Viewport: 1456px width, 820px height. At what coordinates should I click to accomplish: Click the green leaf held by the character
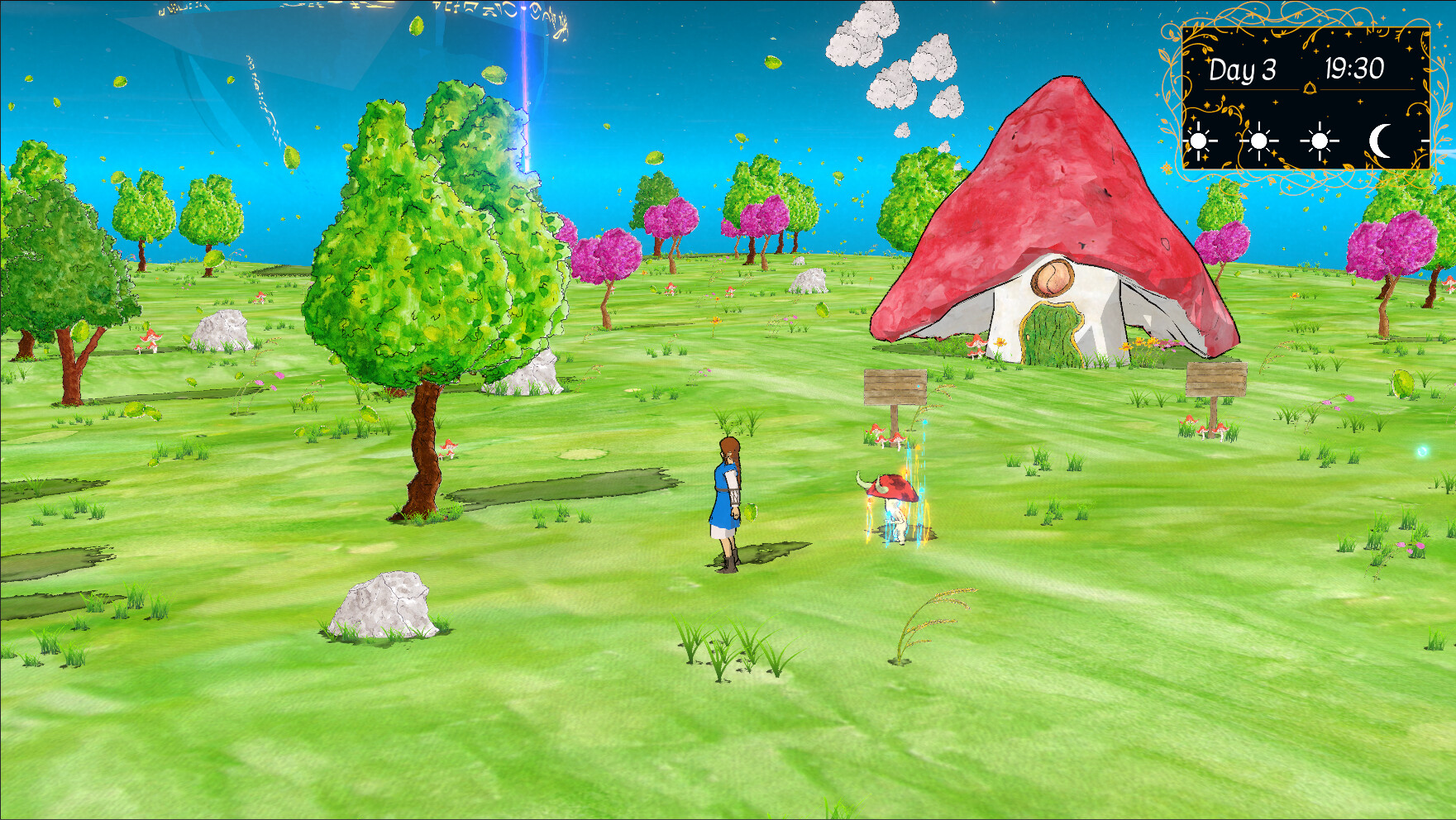(751, 512)
